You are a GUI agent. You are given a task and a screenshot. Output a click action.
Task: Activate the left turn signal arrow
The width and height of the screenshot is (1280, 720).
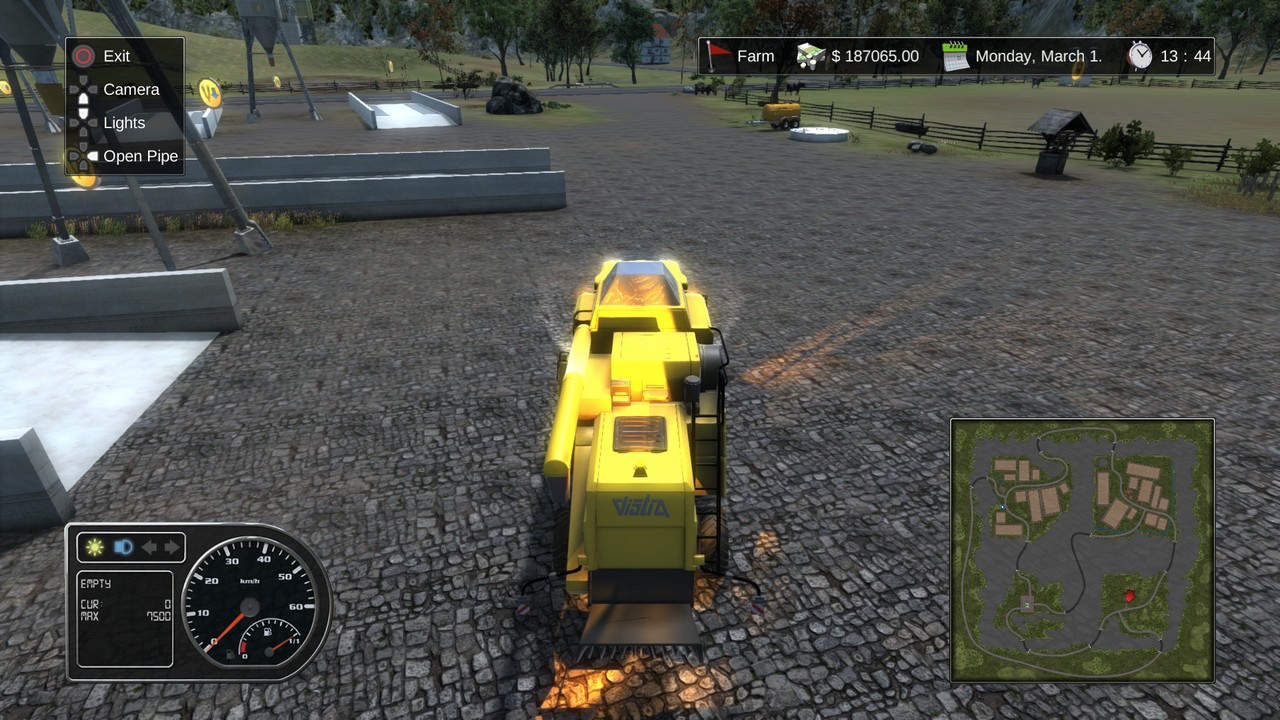[x=149, y=547]
